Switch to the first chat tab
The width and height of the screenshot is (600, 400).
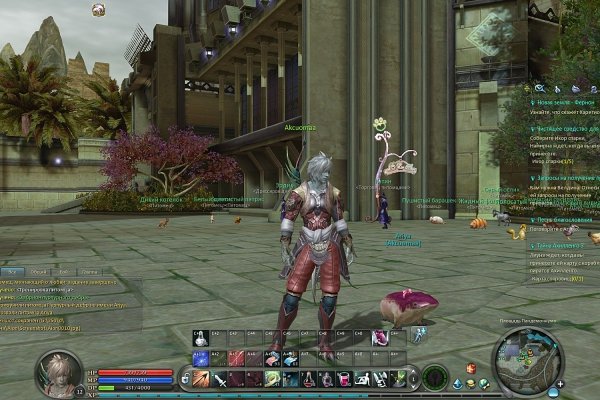13,271
